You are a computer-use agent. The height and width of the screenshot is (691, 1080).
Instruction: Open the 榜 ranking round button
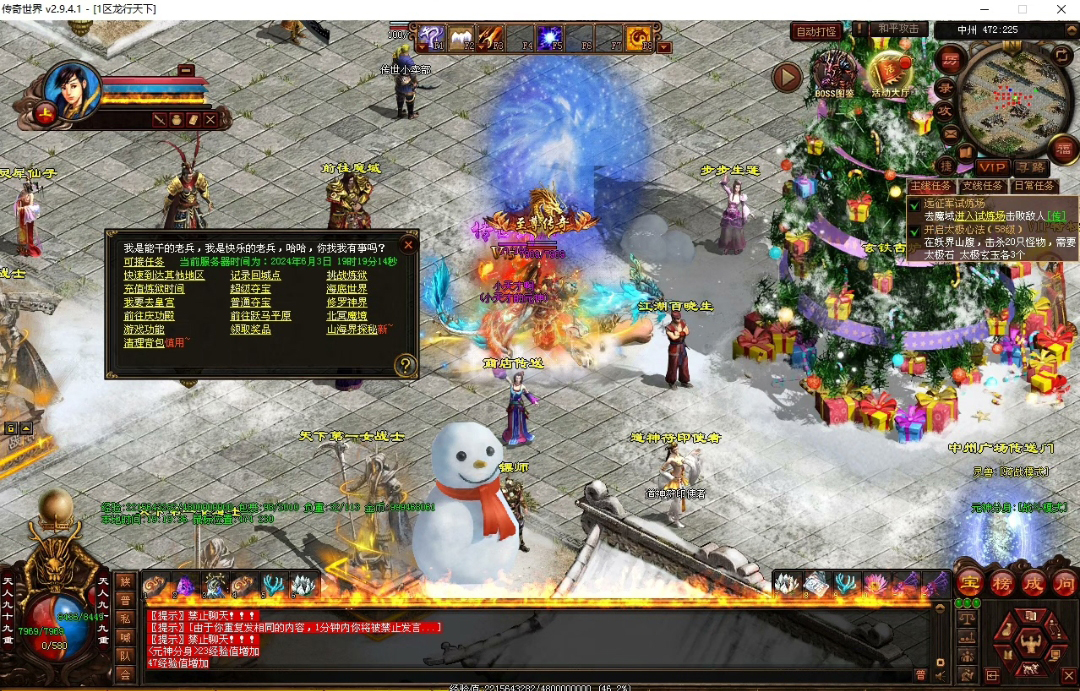point(1001,583)
